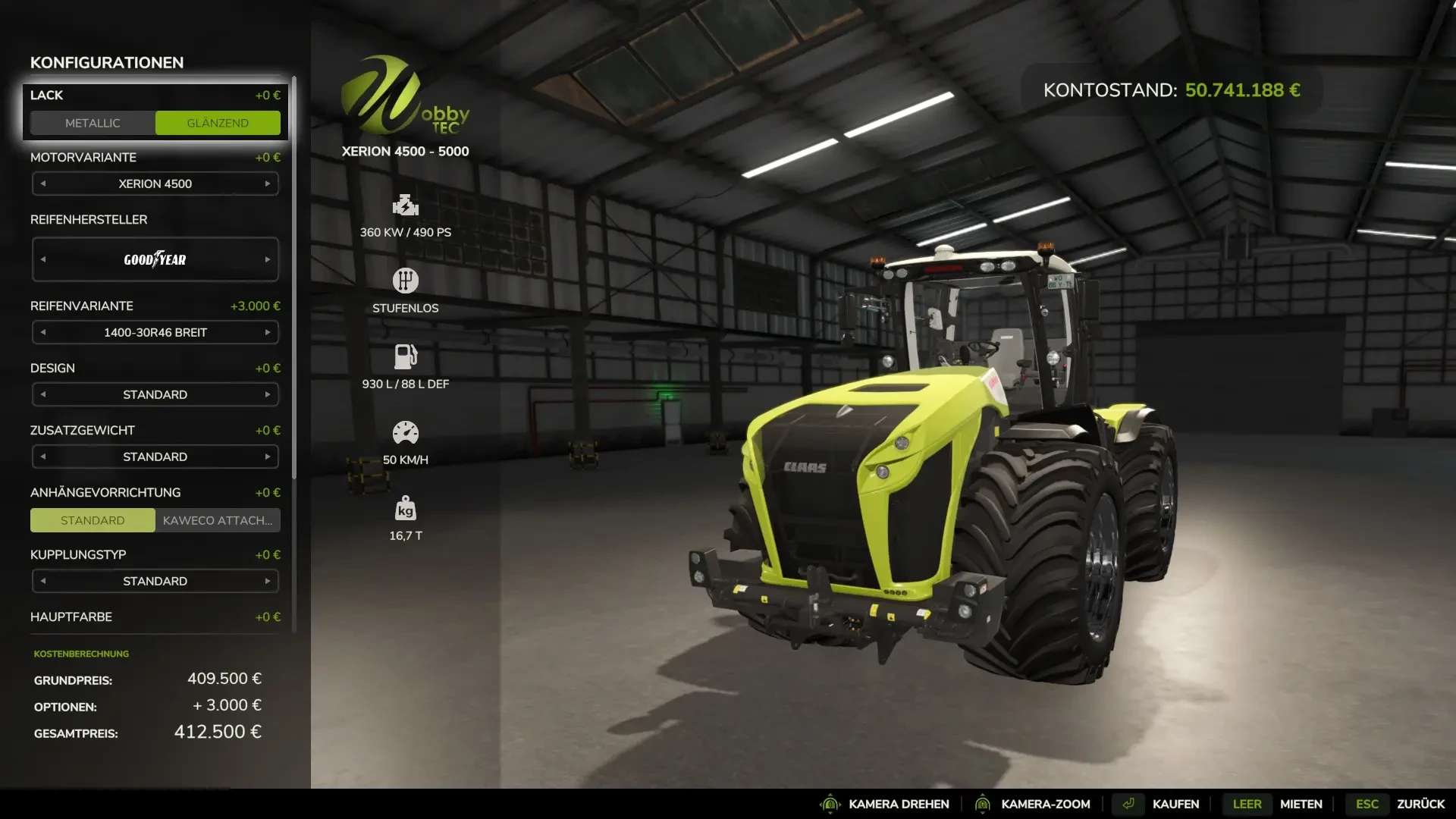
Task: Go back one Kupplungstyp option
Action: (43, 581)
